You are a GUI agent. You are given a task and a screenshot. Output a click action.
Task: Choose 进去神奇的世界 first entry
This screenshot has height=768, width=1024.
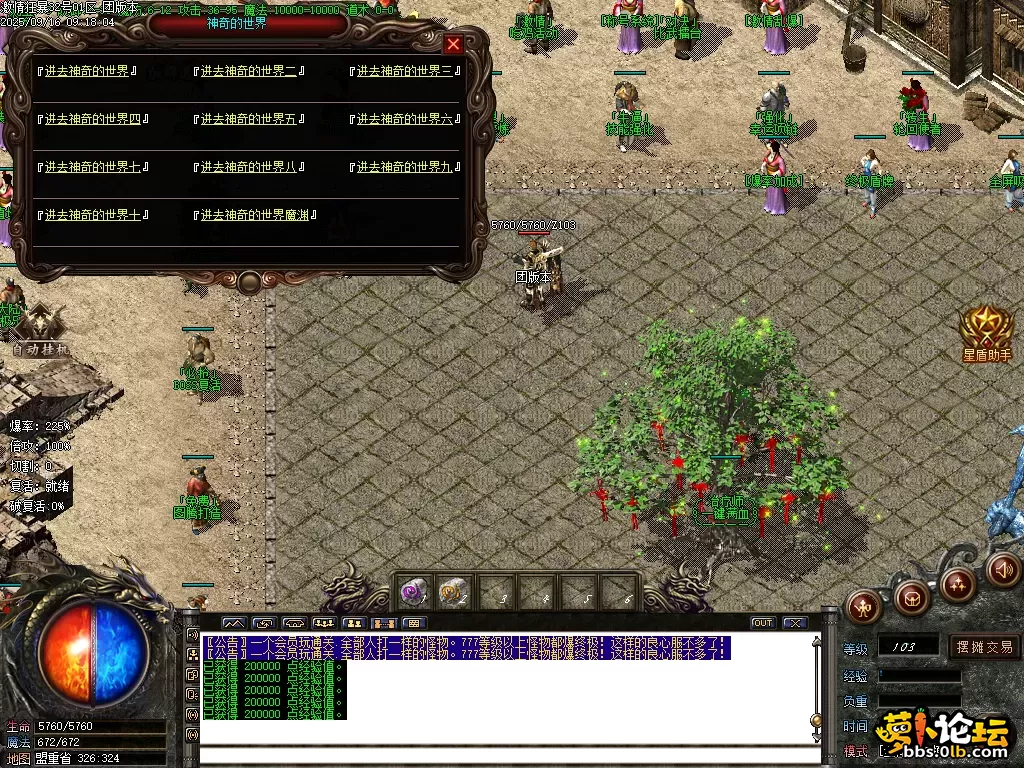click(x=87, y=71)
